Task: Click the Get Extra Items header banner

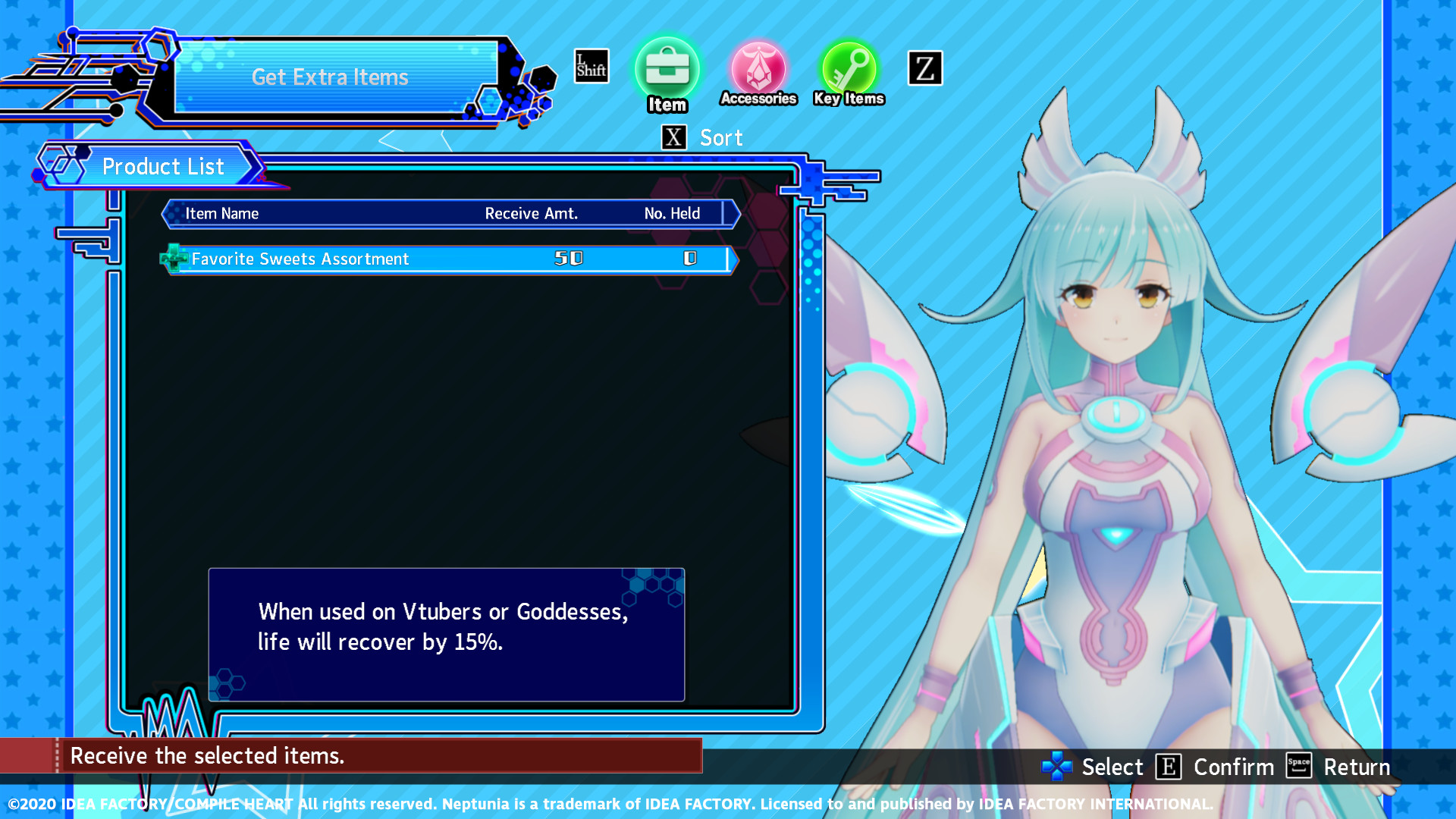Action: pyautogui.click(x=330, y=76)
